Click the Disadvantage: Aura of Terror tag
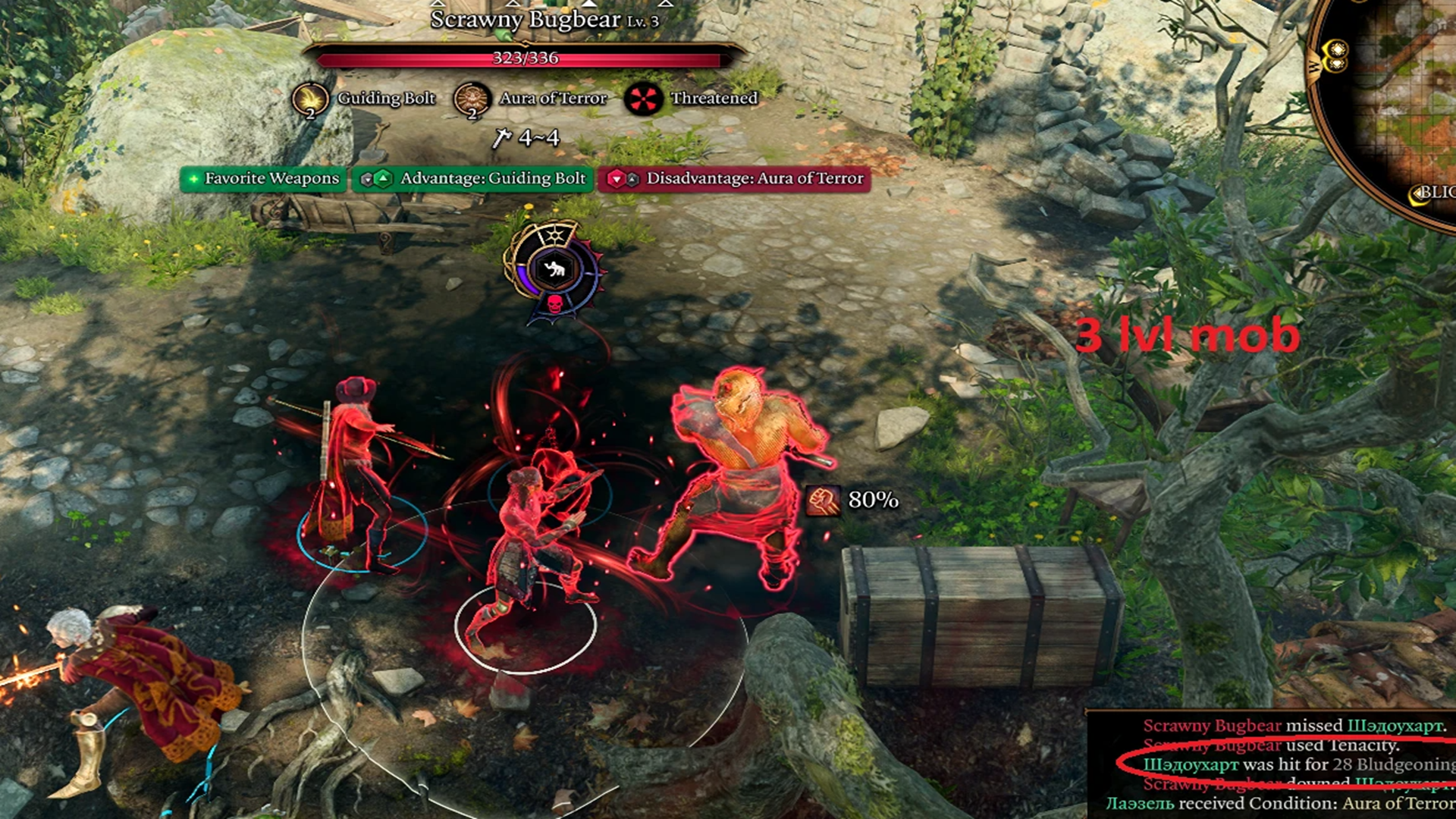Viewport: 1456px width, 819px height. pos(734,179)
